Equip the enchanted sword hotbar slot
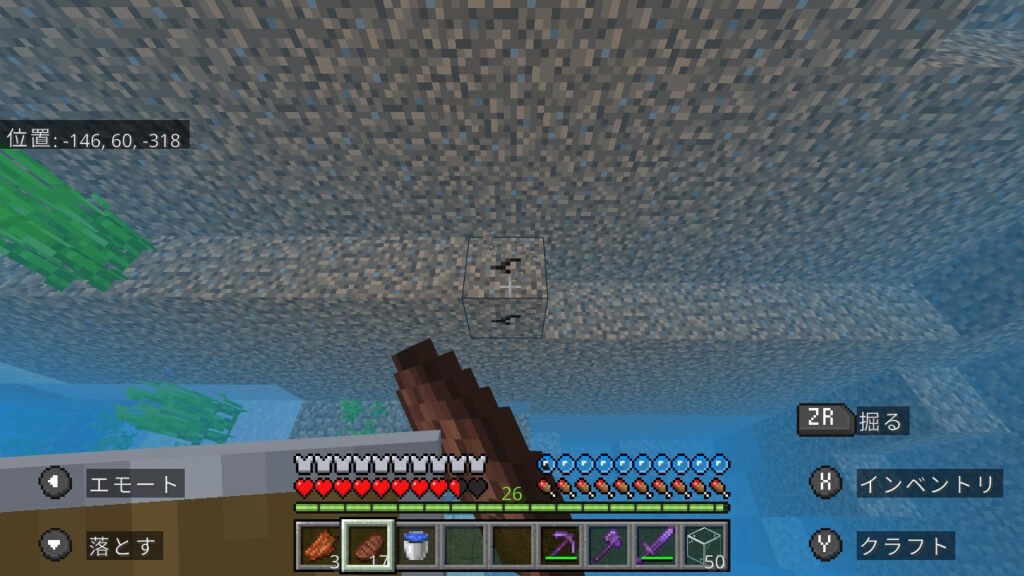 pos(656,546)
